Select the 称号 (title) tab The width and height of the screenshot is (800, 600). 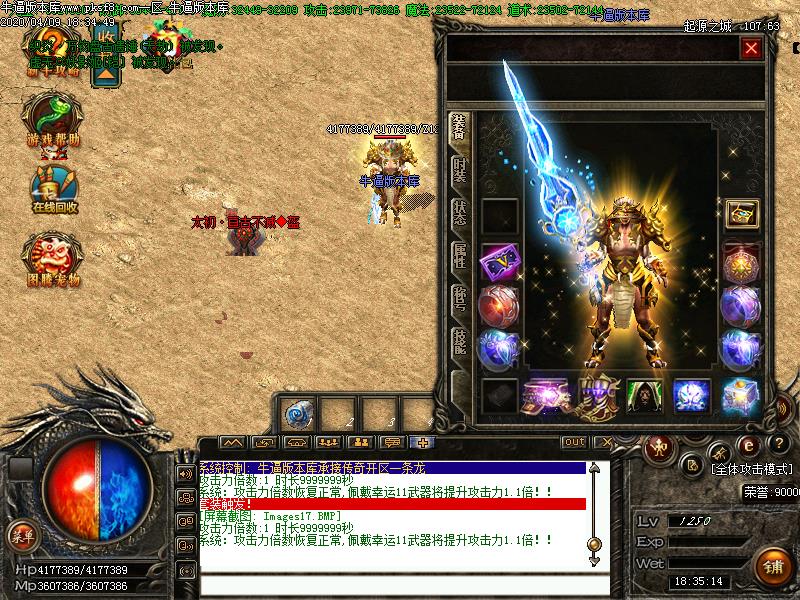[x=460, y=297]
